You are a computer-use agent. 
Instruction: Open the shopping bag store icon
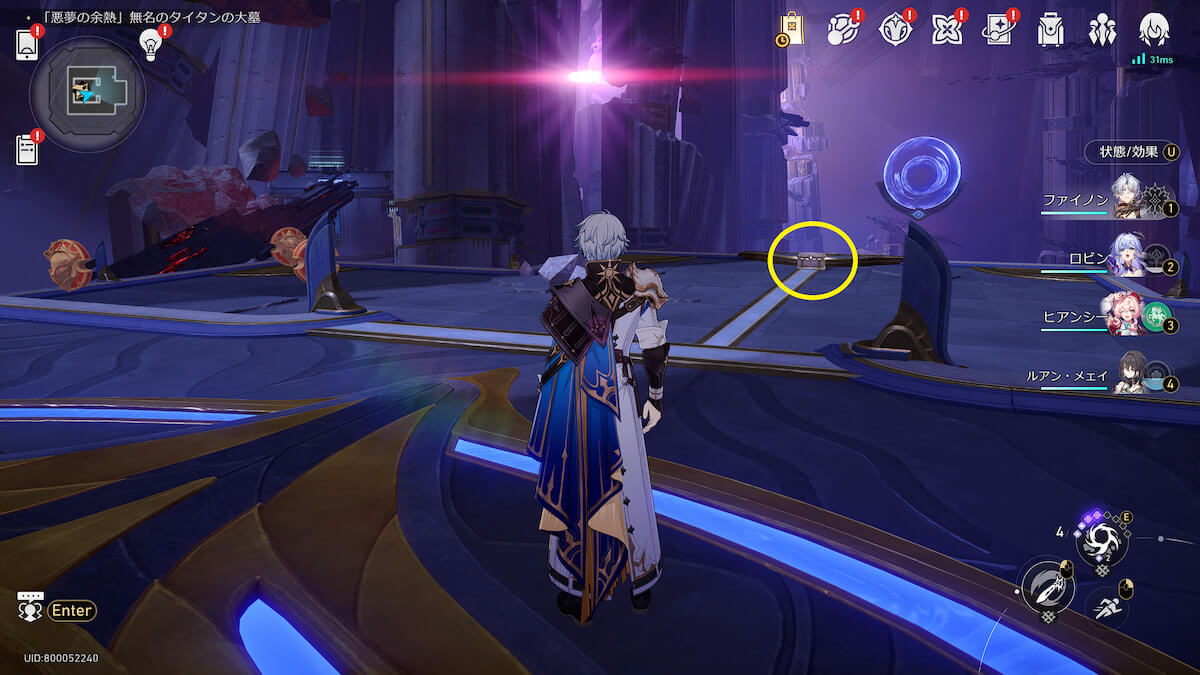pyautogui.click(x=790, y=29)
